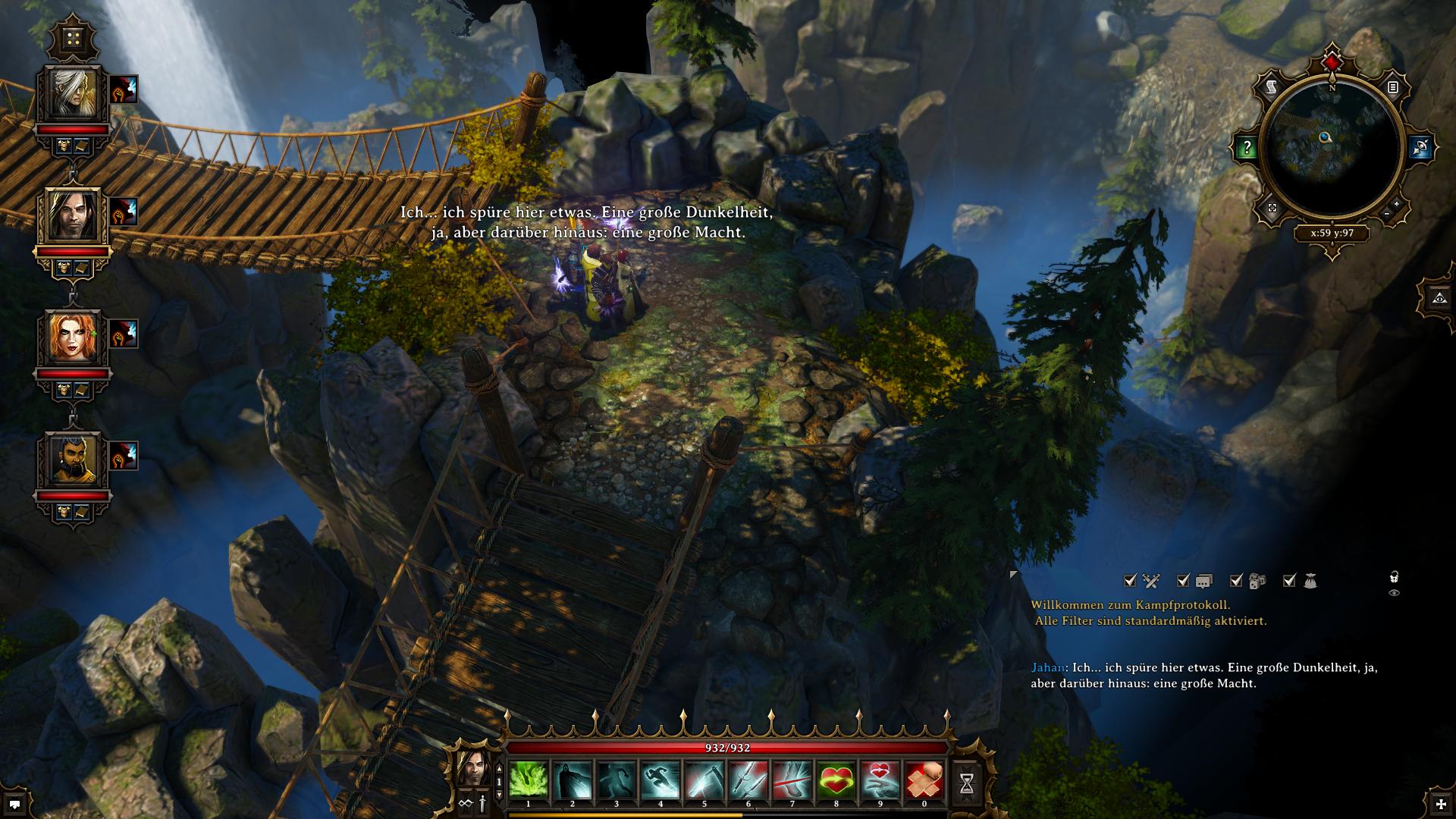This screenshot has width=1456, height=819.
Task: Cast the green heart regeneration skill
Action: click(836, 780)
